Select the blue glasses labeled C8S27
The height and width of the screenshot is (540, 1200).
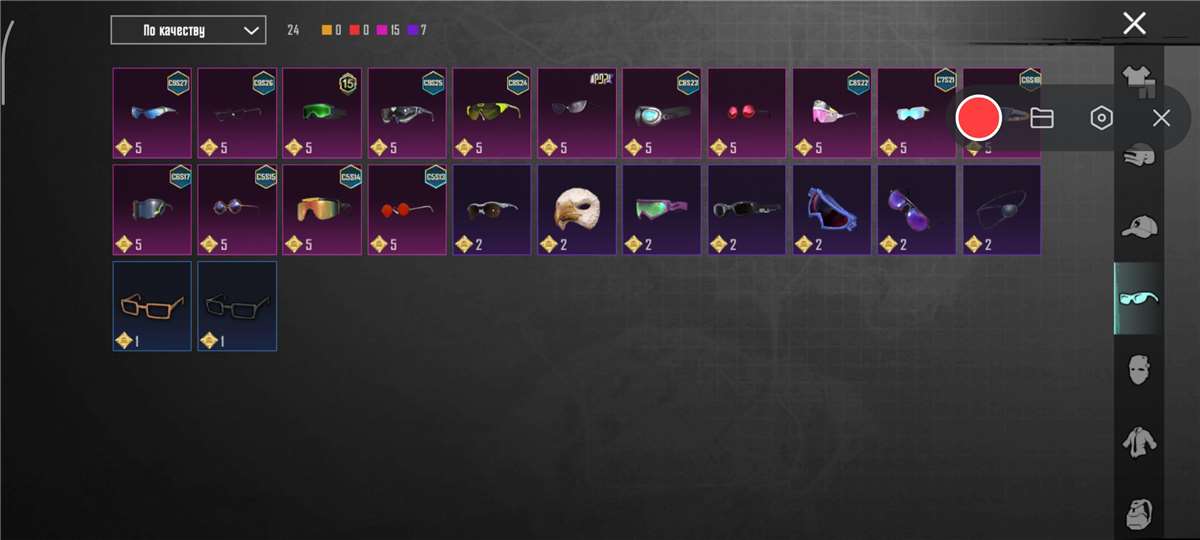point(152,112)
